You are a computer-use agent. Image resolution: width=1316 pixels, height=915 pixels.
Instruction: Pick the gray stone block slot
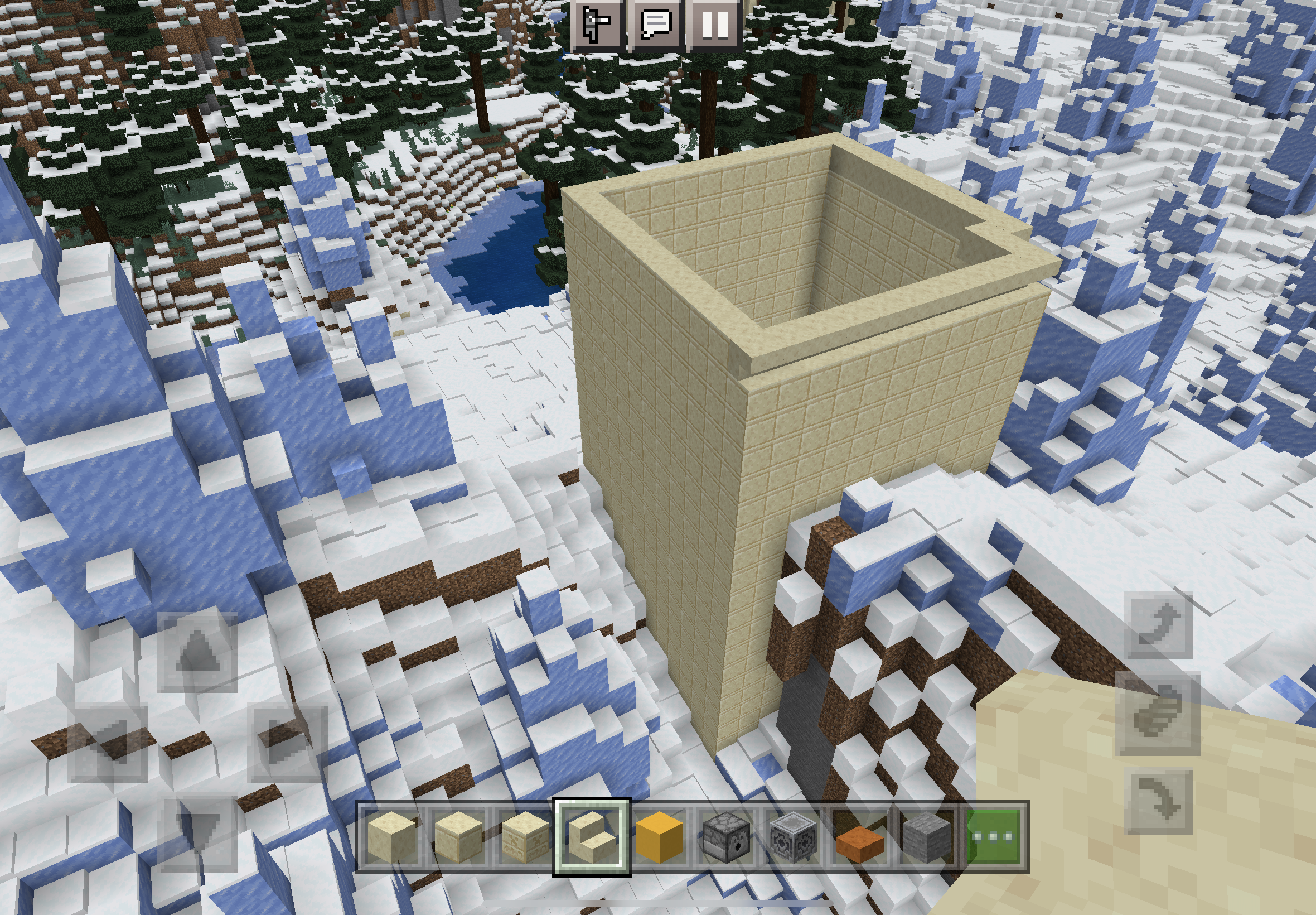pos(926,836)
